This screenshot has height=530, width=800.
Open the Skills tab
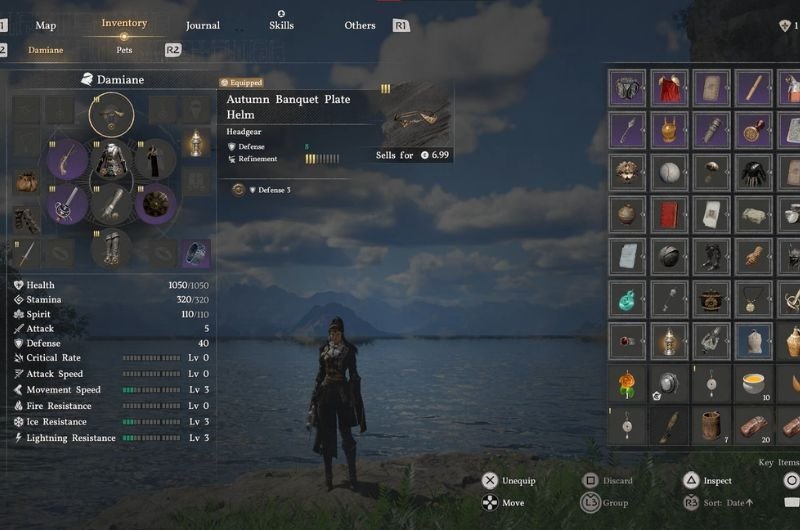[x=281, y=25]
